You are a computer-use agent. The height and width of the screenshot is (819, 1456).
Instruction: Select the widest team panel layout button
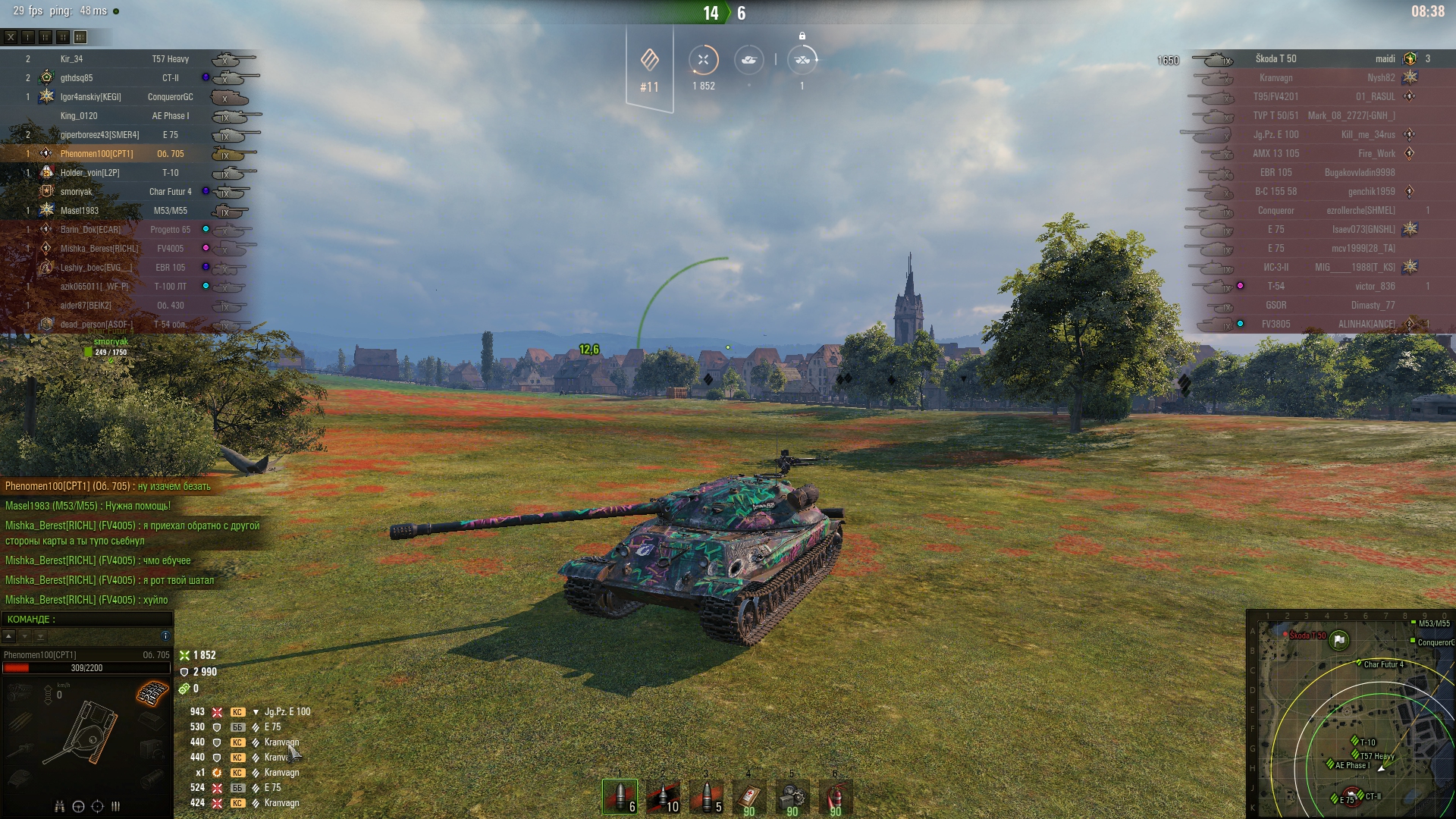coord(80,36)
